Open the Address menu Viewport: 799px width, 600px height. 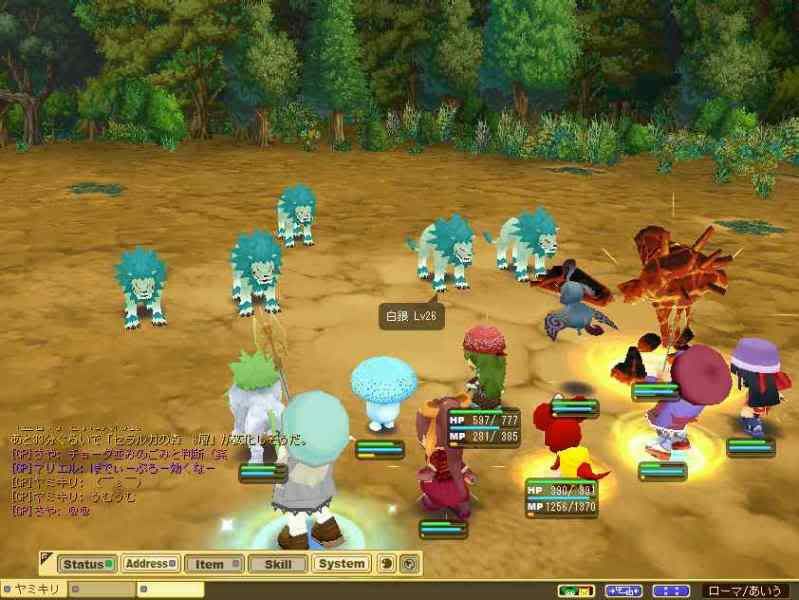click(150, 564)
